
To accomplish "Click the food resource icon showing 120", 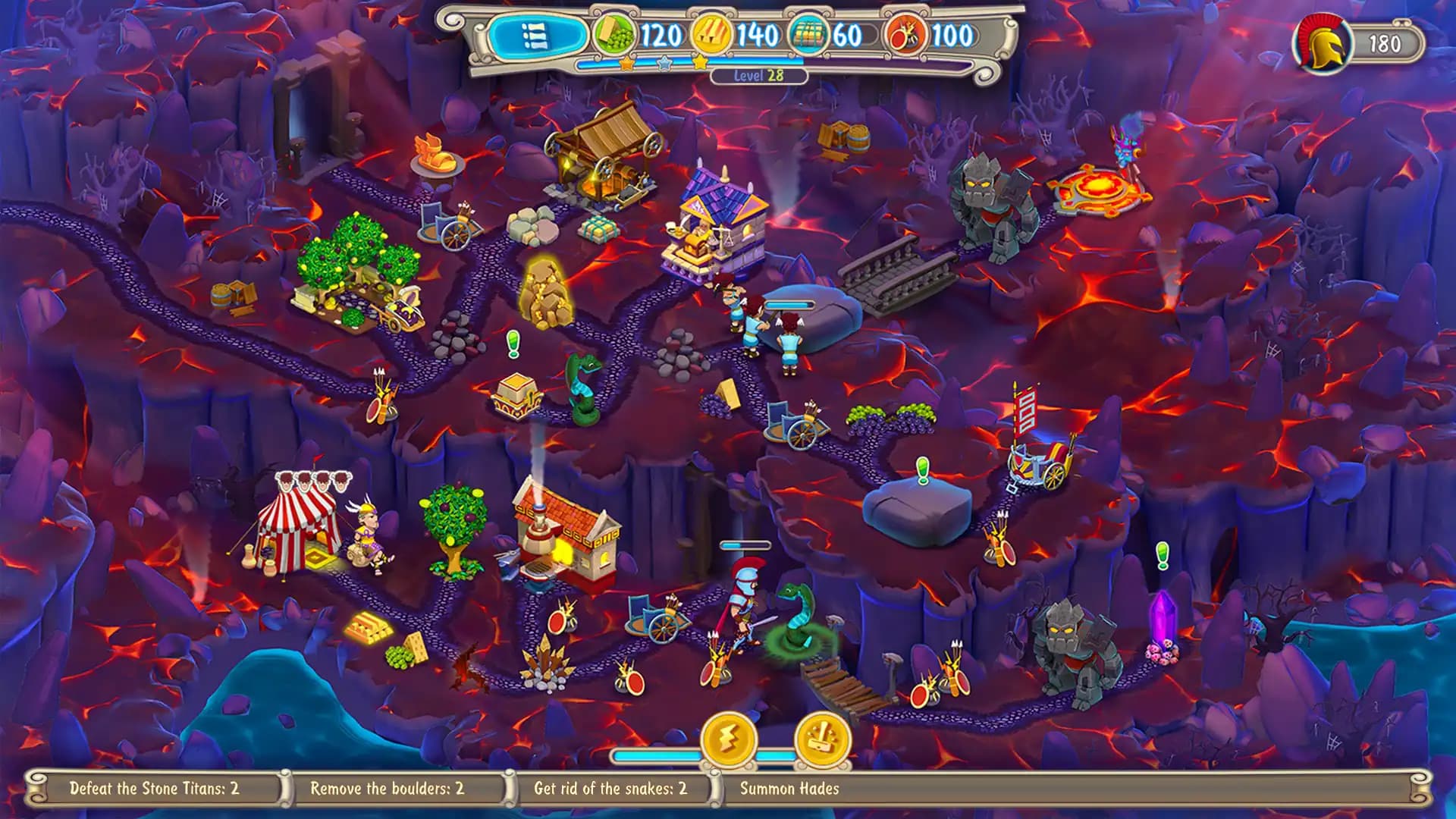I will 616,33.
